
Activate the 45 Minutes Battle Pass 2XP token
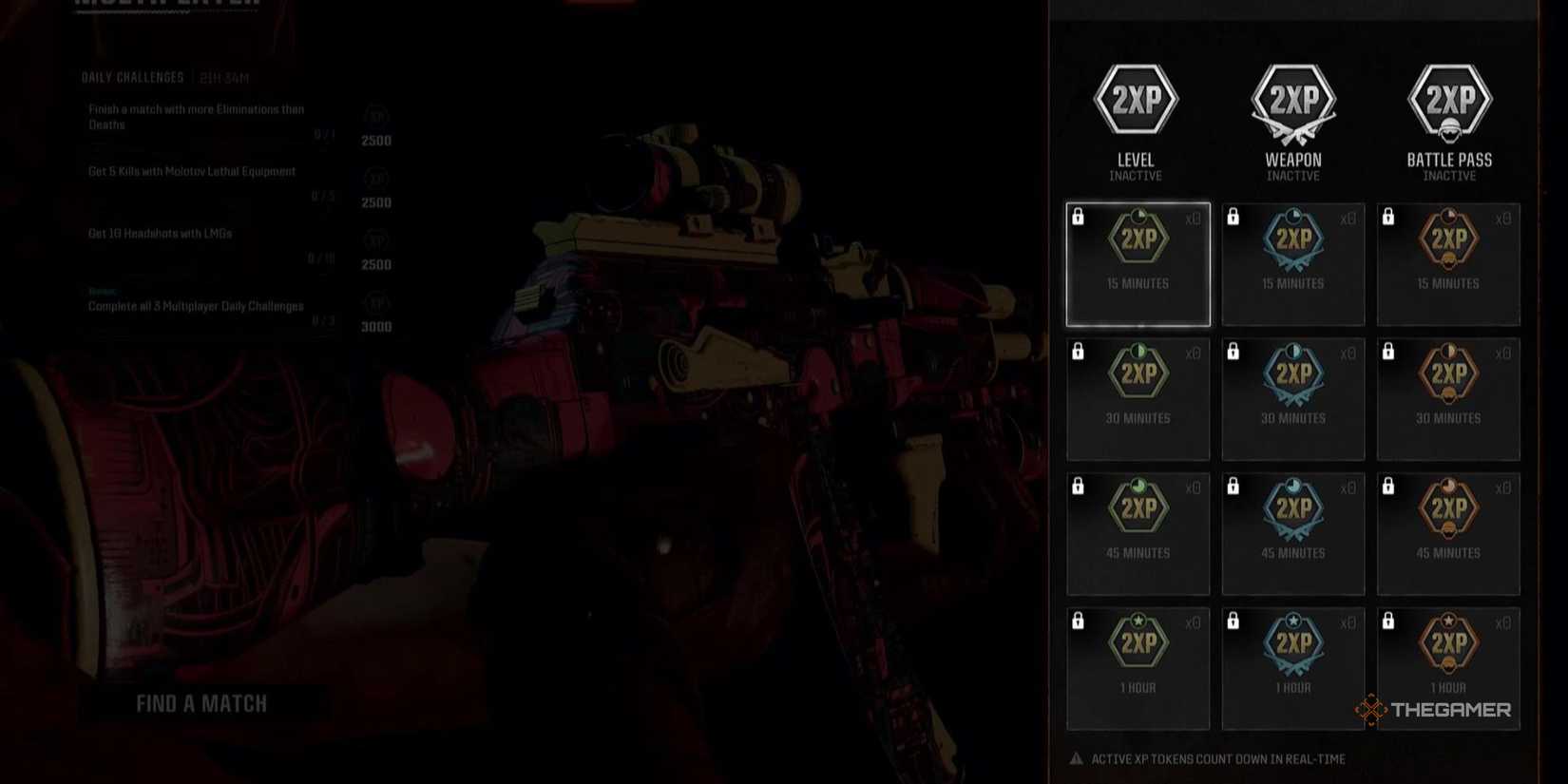(1448, 532)
